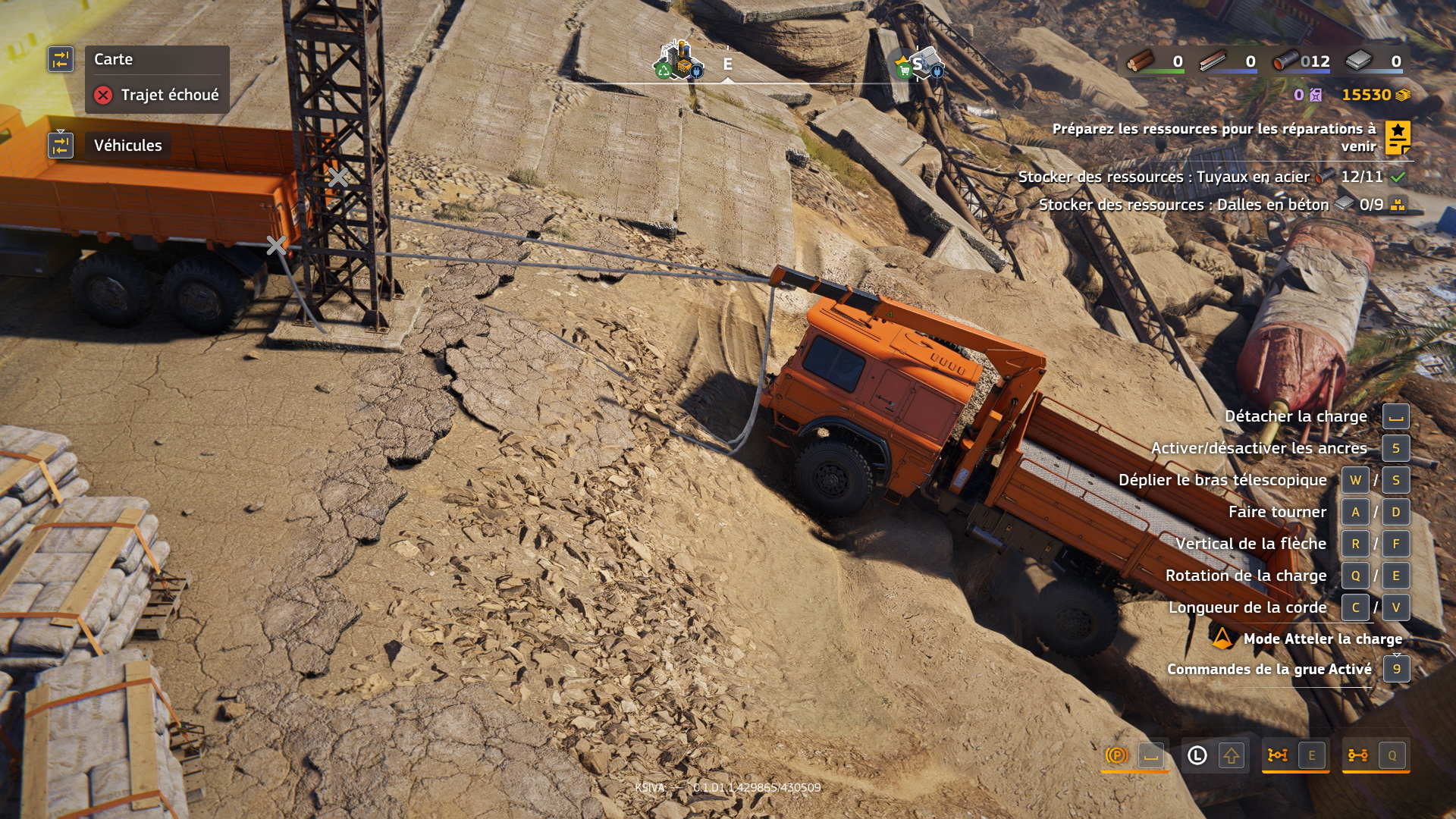
Task: Toggle the low gear L icon
Action: pos(1197,755)
